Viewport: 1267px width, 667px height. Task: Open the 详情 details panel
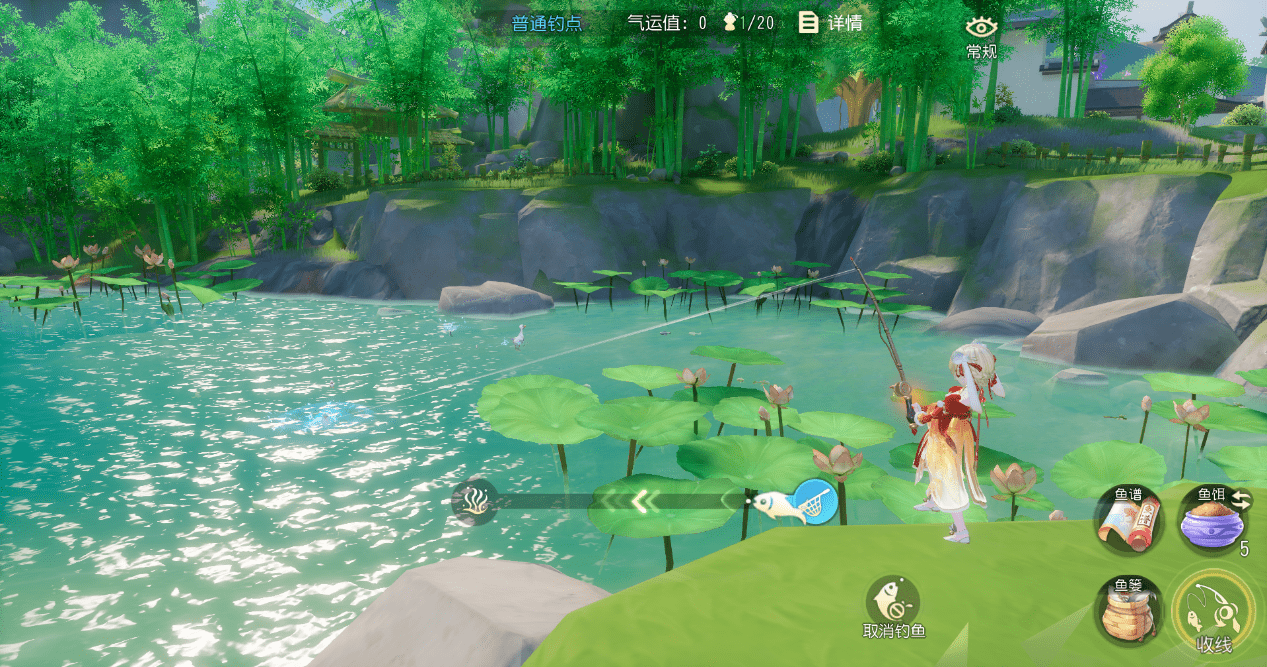point(830,23)
